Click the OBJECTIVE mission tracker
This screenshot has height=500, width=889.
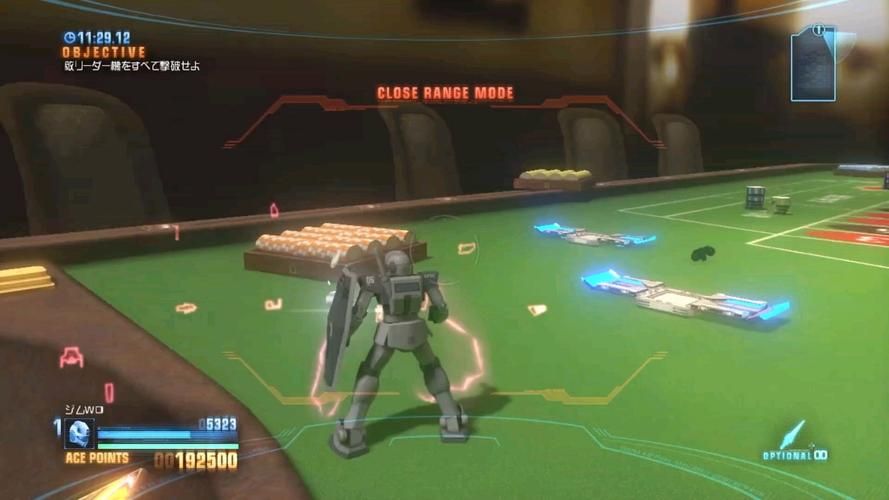coord(104,52)
